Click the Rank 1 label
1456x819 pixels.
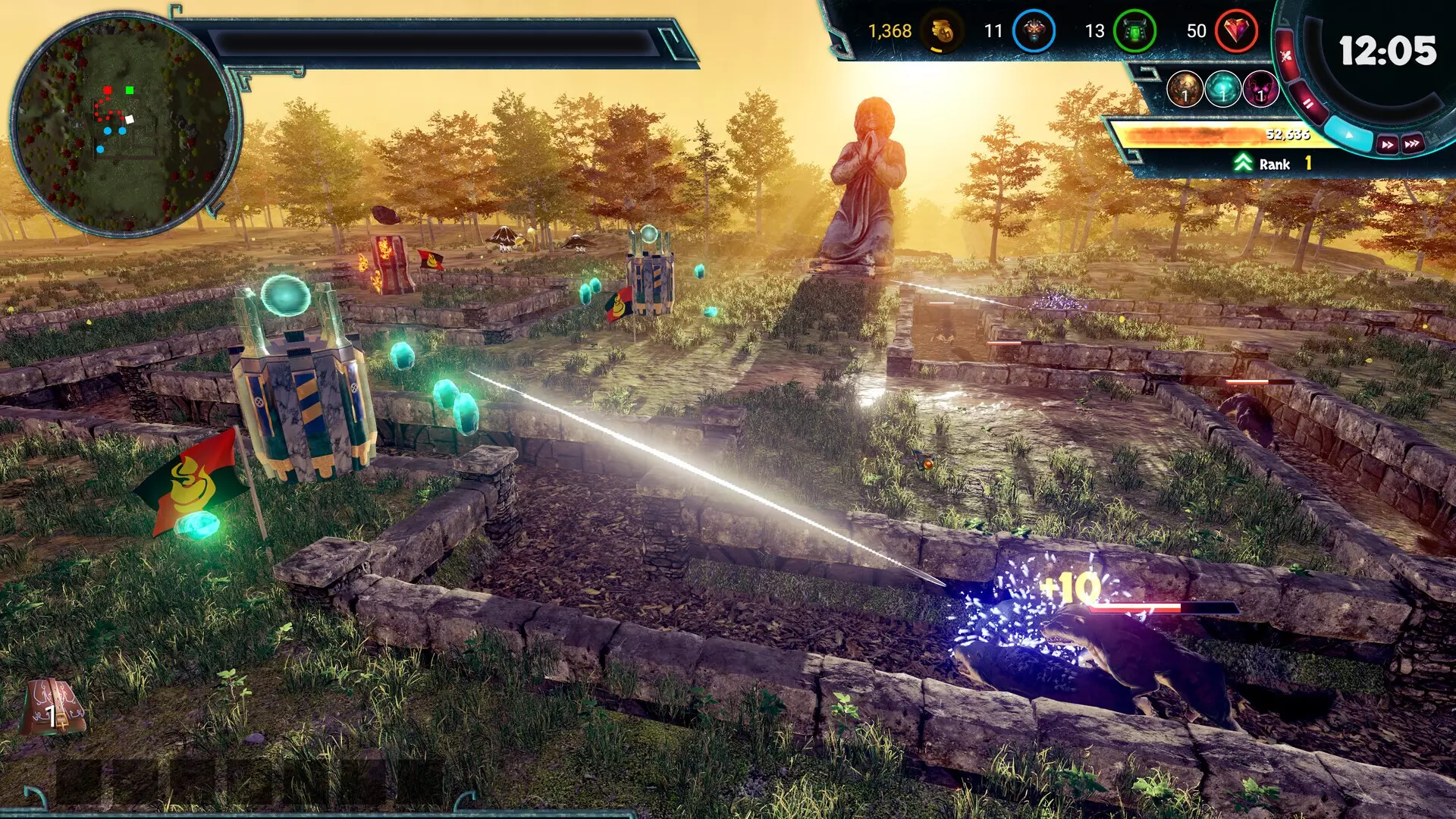1279,164
